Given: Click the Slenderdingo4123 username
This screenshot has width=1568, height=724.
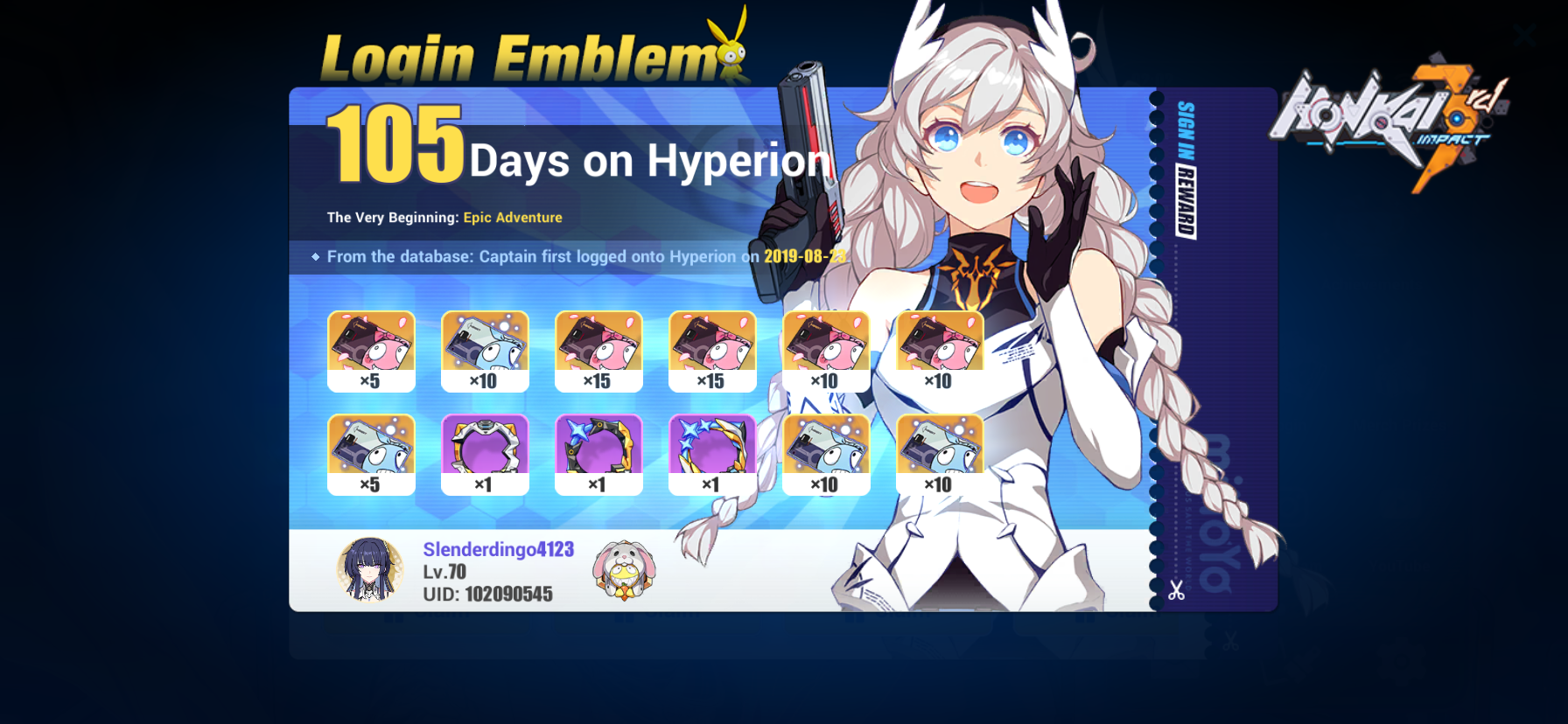Looking at the screenshot, I should (x=499, y=551).
